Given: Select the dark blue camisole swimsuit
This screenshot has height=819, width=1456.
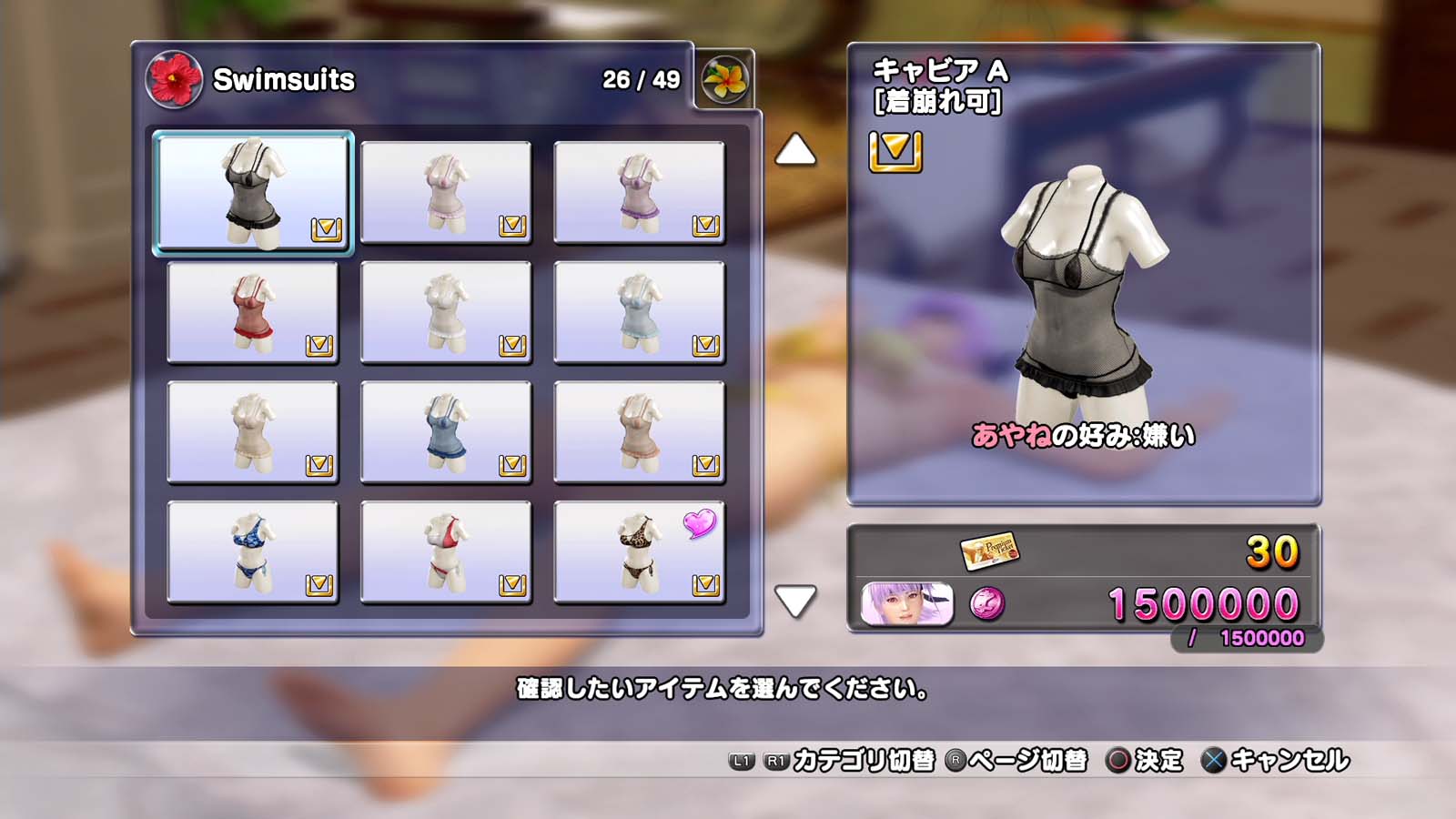Looking at the screenshot, I should [x=446, y=432].
